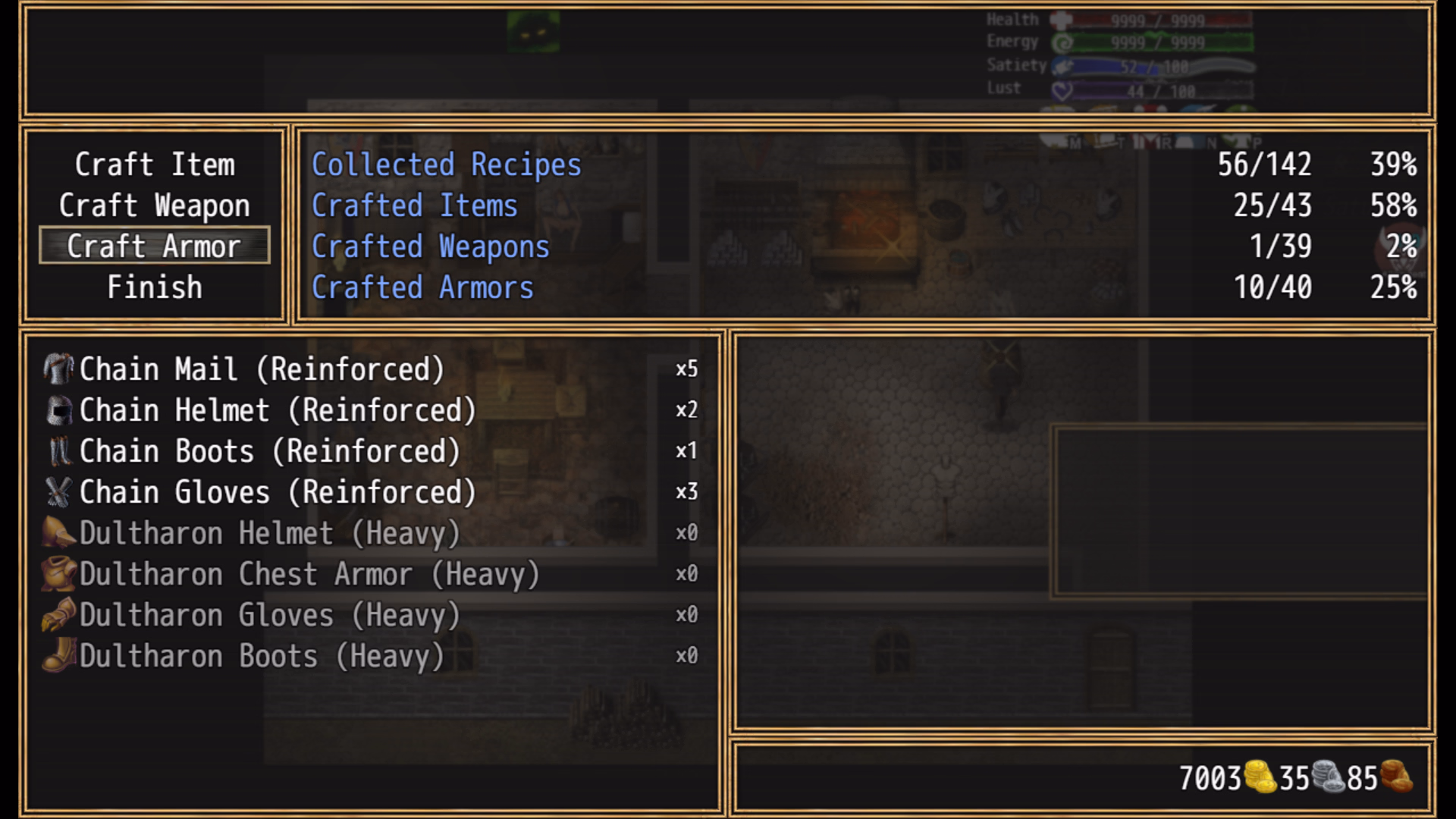This screenshot has width=1456, height=819.
Task: Choose the Chain Helmet (Reinforced) recipe
Action: tap(278, 410)
